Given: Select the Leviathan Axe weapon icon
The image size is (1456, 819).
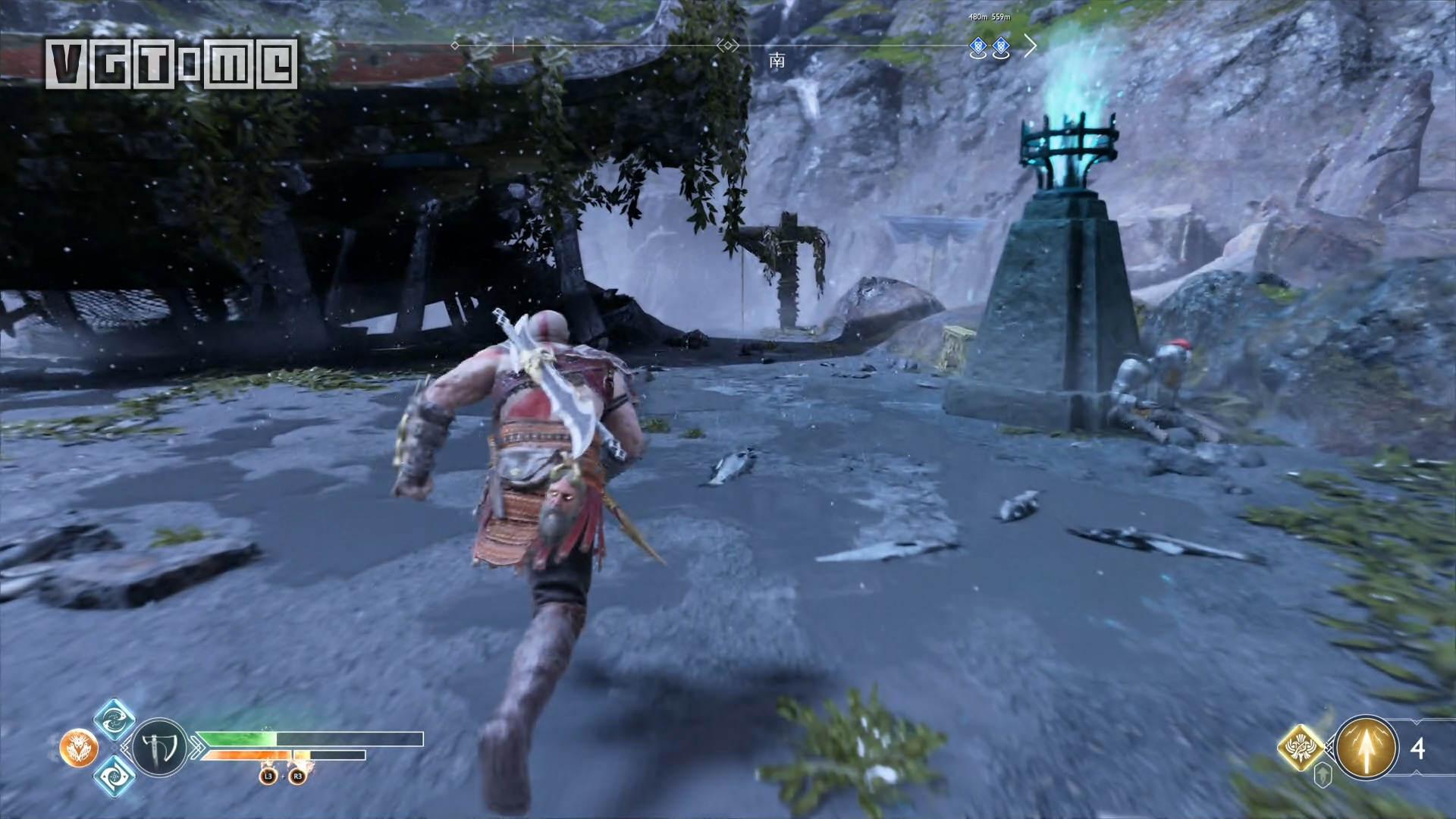Looking at the screenshot, I should tap(160, 748).
